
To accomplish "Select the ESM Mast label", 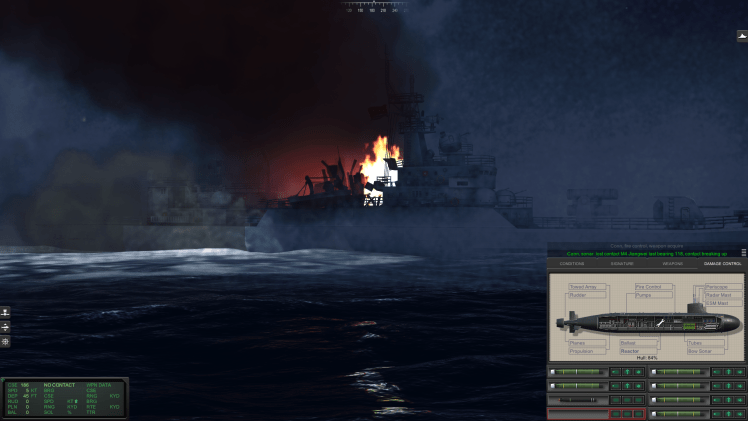I will tap(717, 303).
